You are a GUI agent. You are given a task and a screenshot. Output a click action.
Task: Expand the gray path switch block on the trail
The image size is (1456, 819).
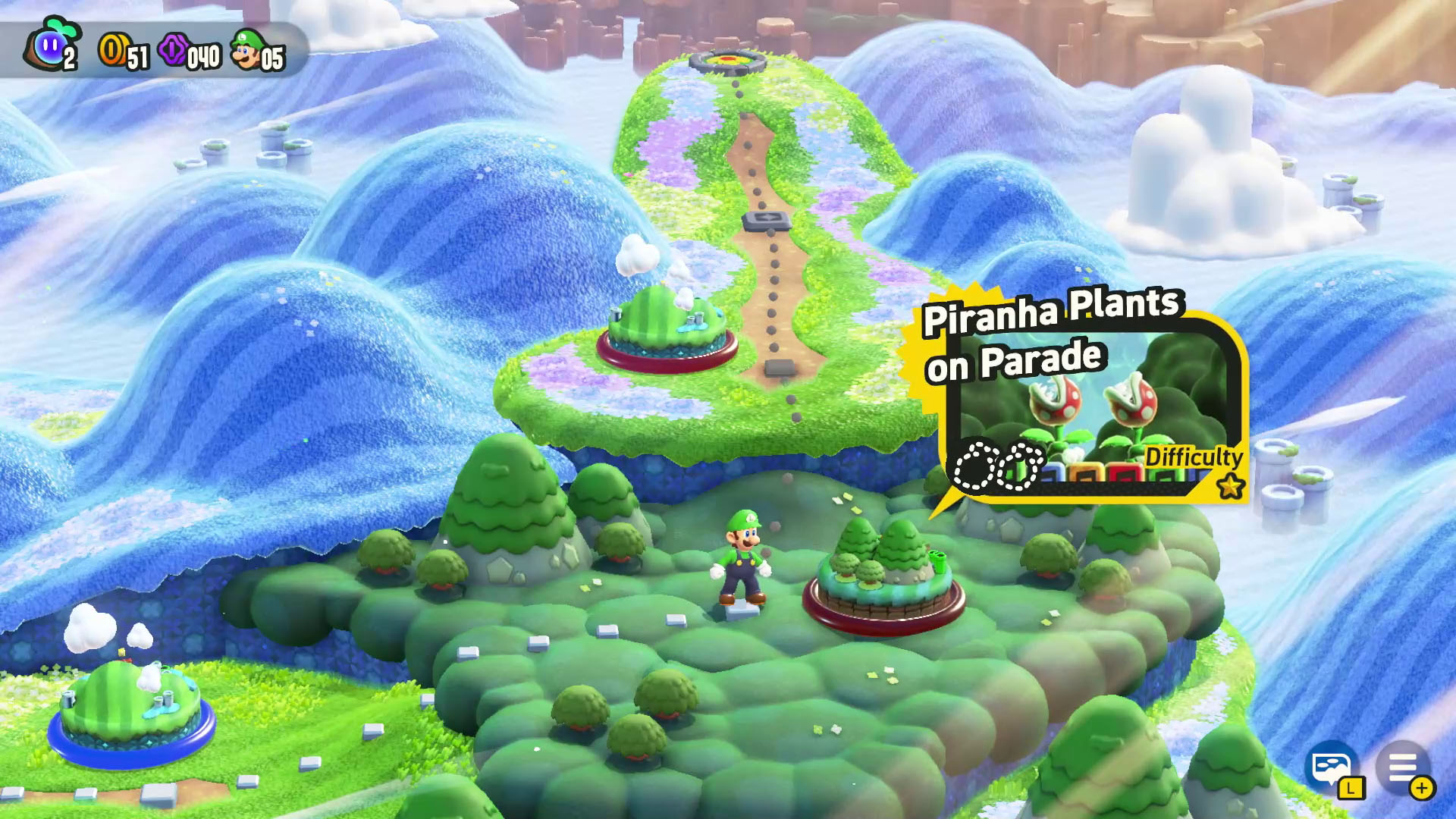pos(766,221)
